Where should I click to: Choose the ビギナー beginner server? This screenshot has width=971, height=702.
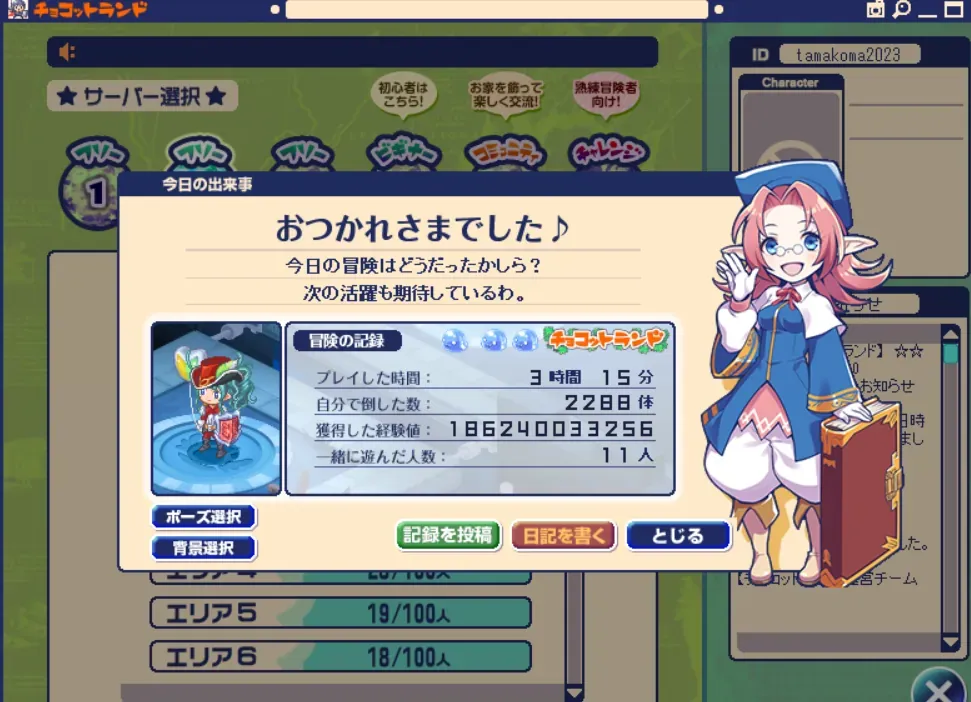click(402, 153)
